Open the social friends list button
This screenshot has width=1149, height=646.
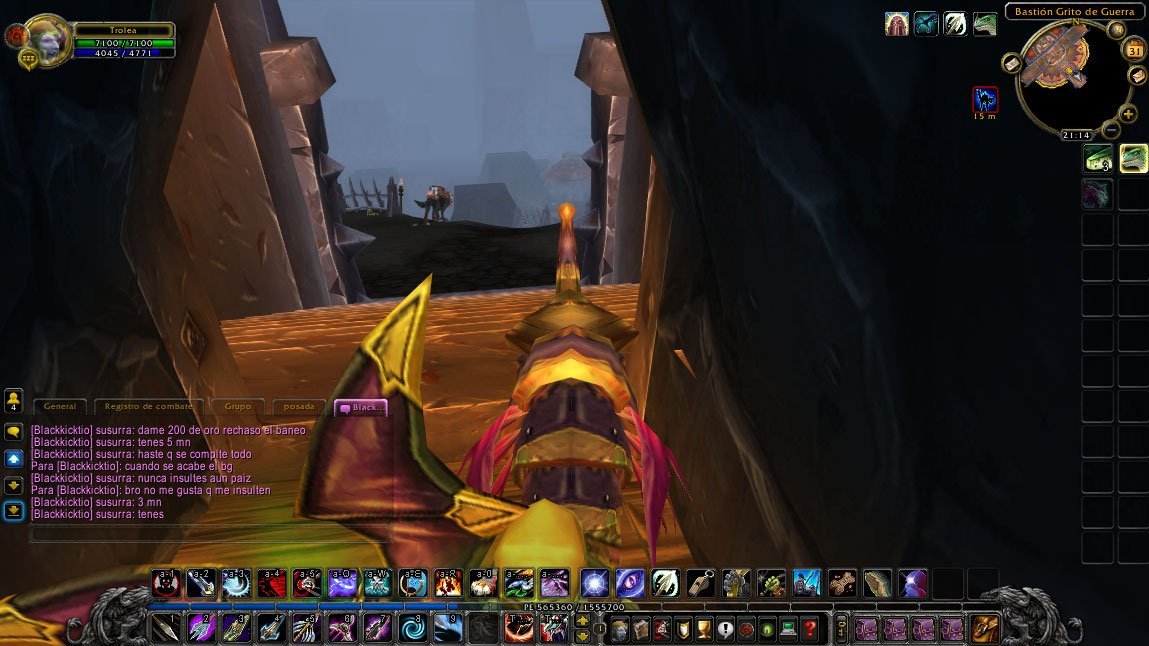click(14, 401)
